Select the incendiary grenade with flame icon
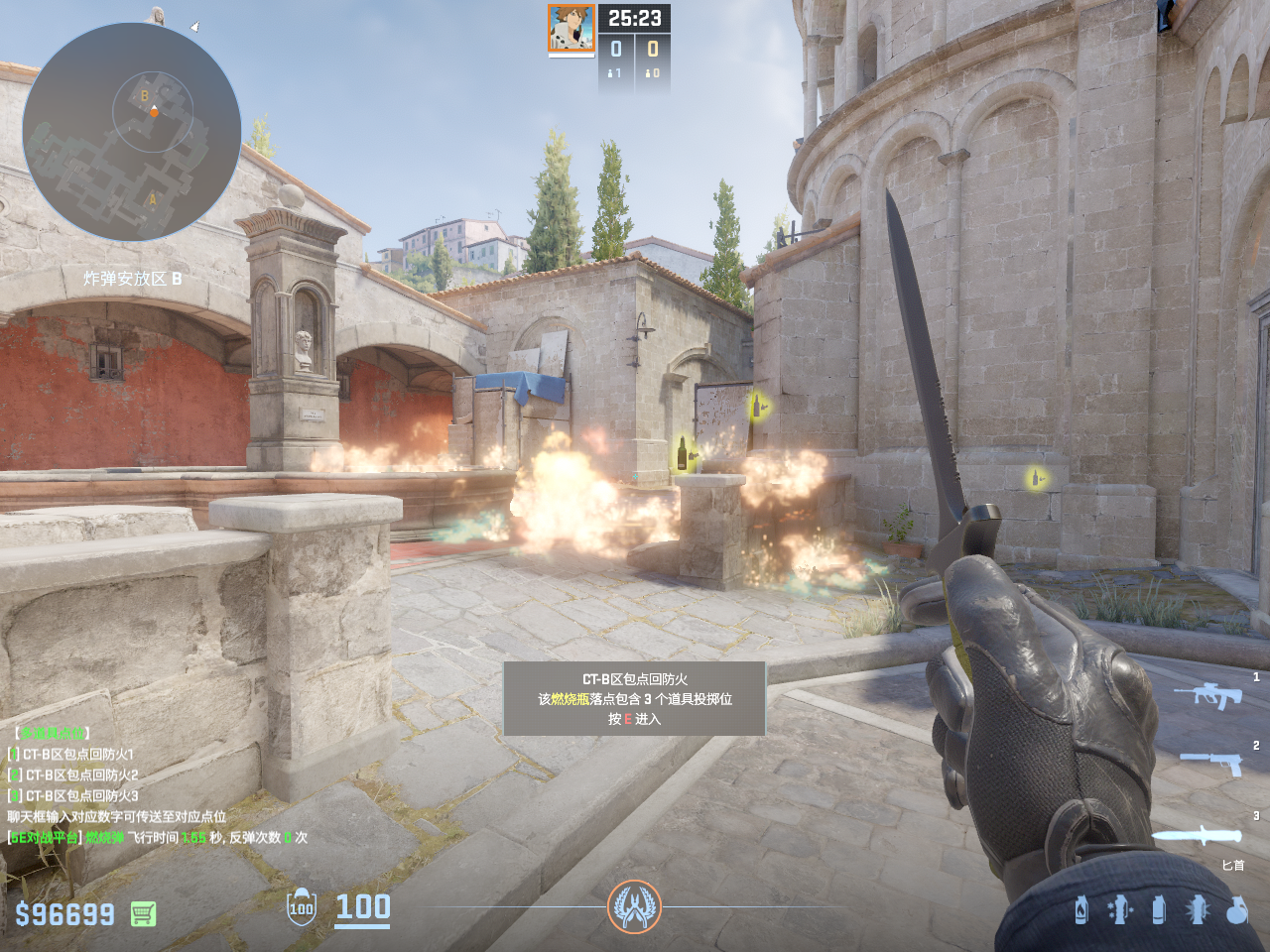Screen dimensions: 1270x952 click(1081, 909)
